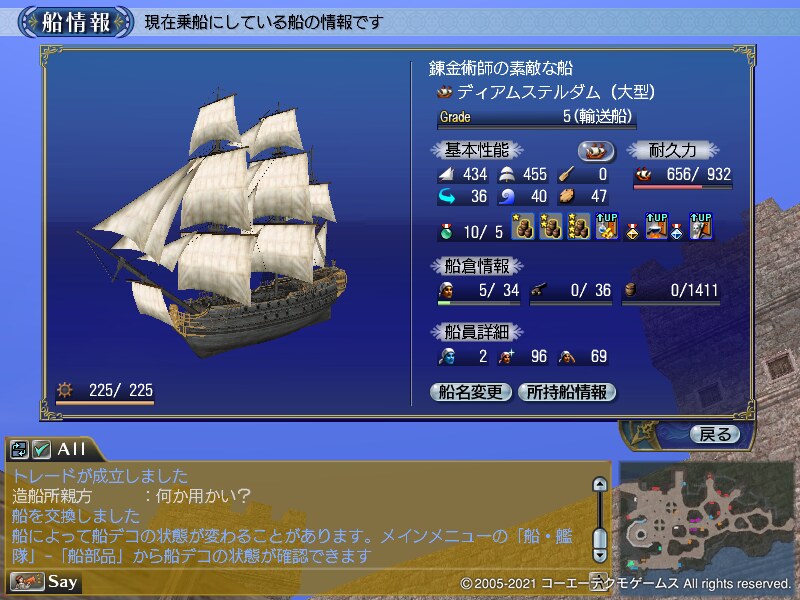Click the chat log scroll-down arrow

tap(600, 553)
